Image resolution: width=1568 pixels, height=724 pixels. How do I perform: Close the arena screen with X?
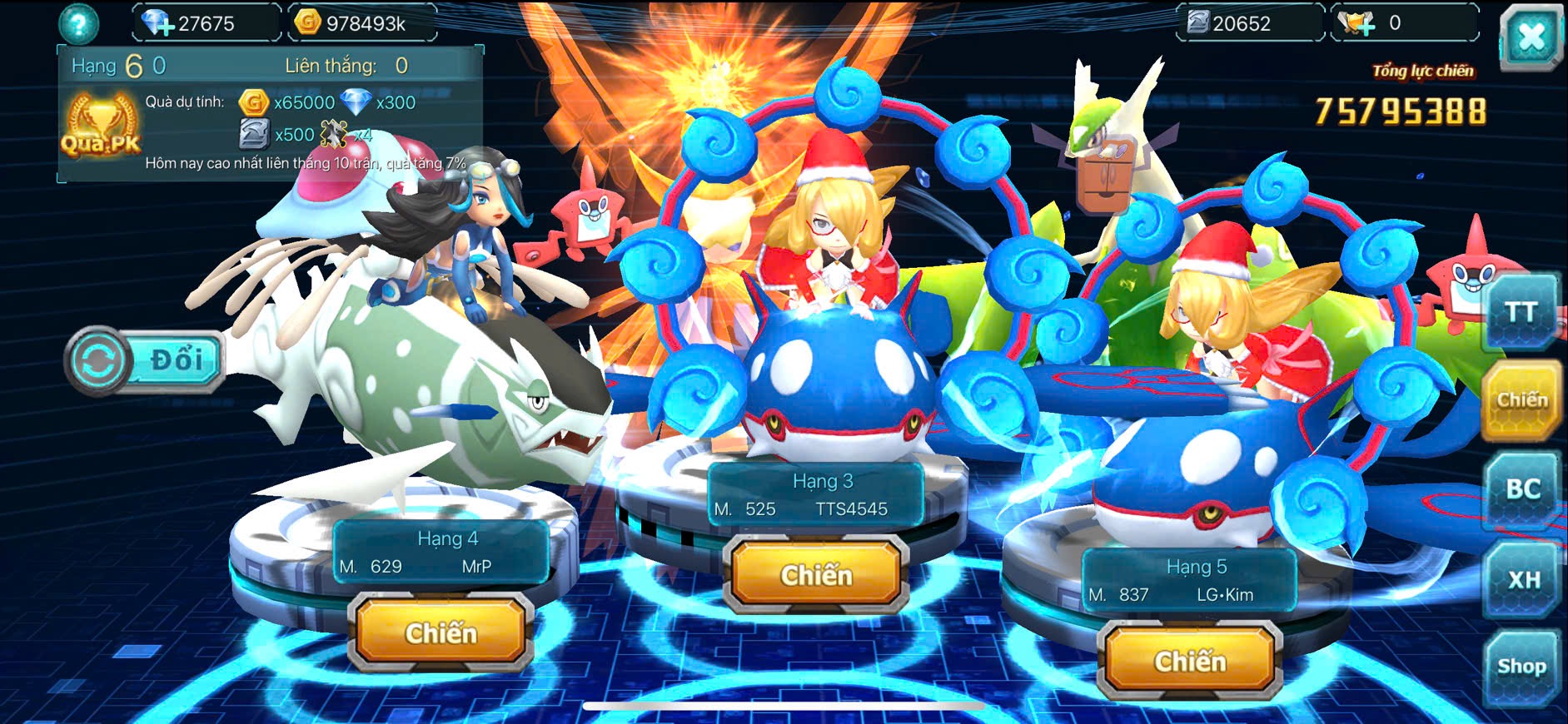[1531, 37]
